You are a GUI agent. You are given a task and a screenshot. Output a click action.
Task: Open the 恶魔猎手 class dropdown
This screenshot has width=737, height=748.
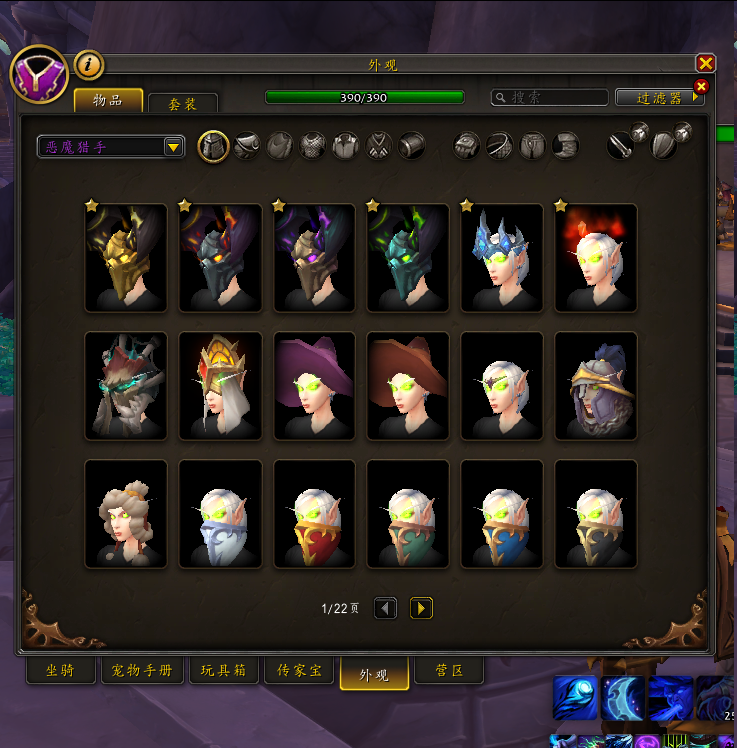pyautogui.click(x=111, y=147)
